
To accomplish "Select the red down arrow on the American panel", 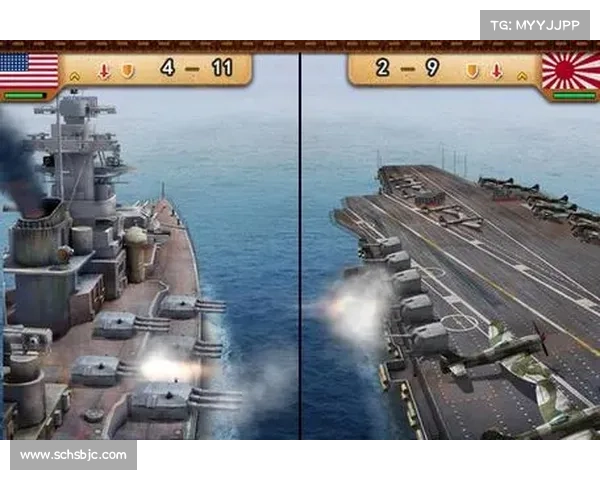I will coord(103,71).
